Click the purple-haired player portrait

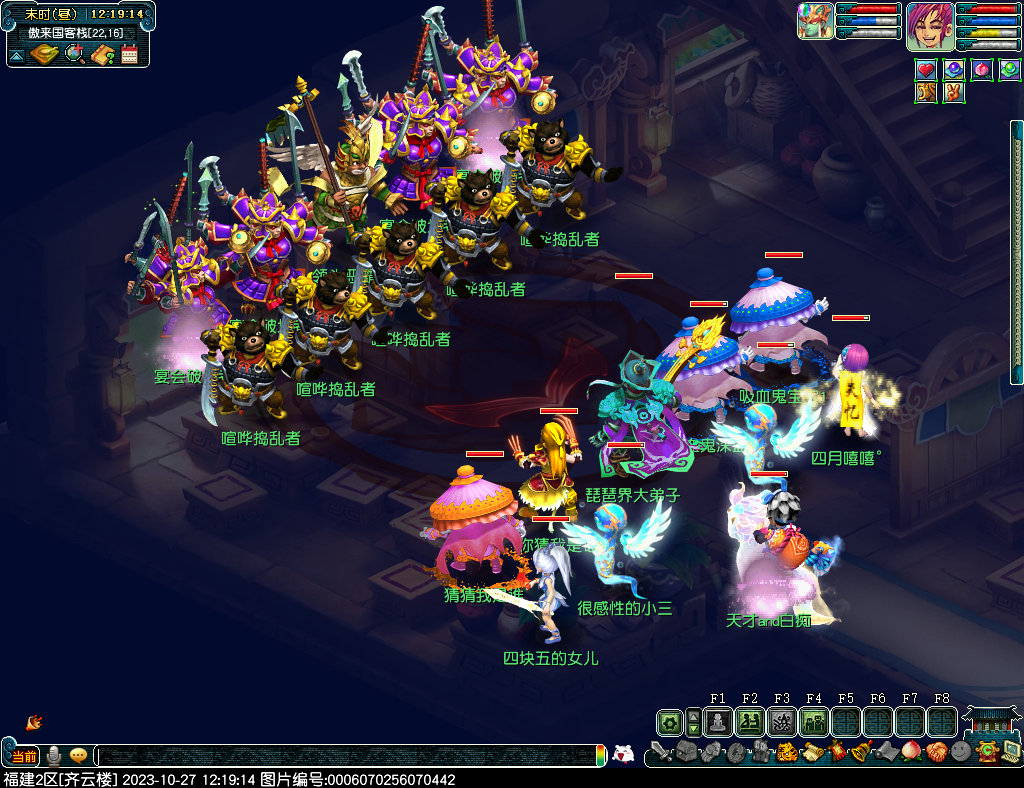[927, 26]
